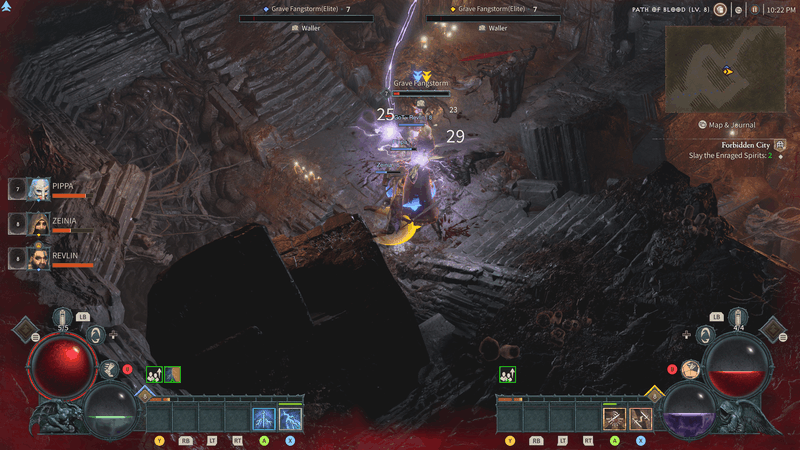The width and height of the screenshot is (800, 450).
Task: Select Zeinia's party portrait
Action: pos(38,223)
